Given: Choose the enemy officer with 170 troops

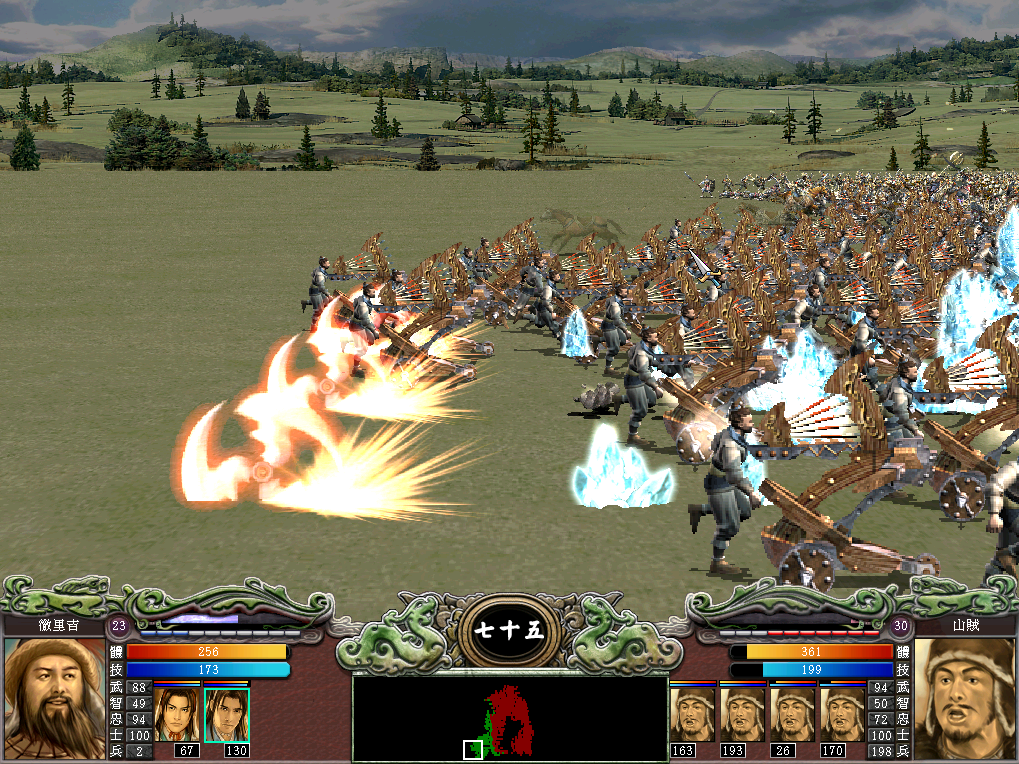Looking at the screenshot, I should click(x=842, y=713).
